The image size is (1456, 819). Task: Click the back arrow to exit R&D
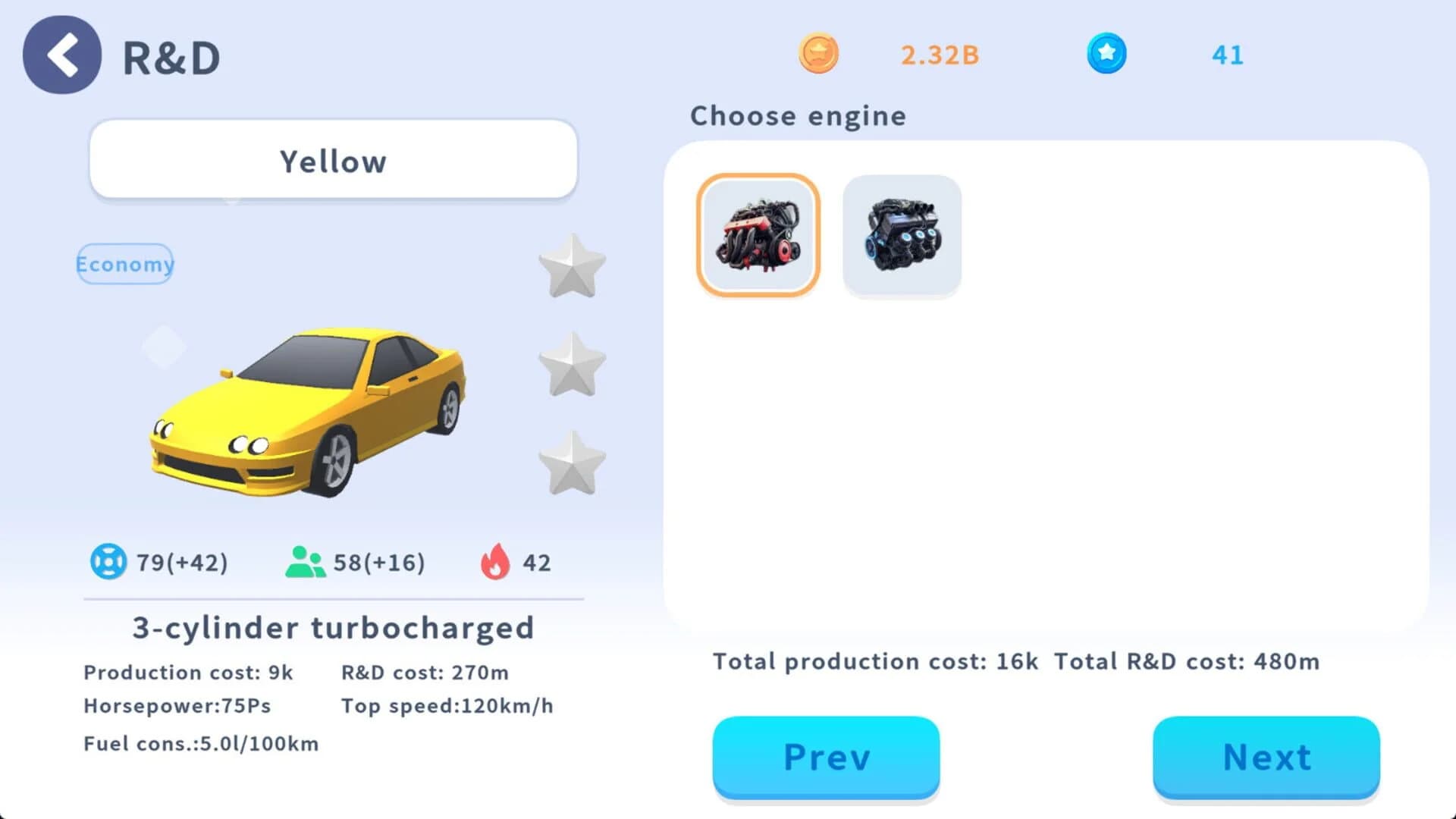tap(61, 55)
